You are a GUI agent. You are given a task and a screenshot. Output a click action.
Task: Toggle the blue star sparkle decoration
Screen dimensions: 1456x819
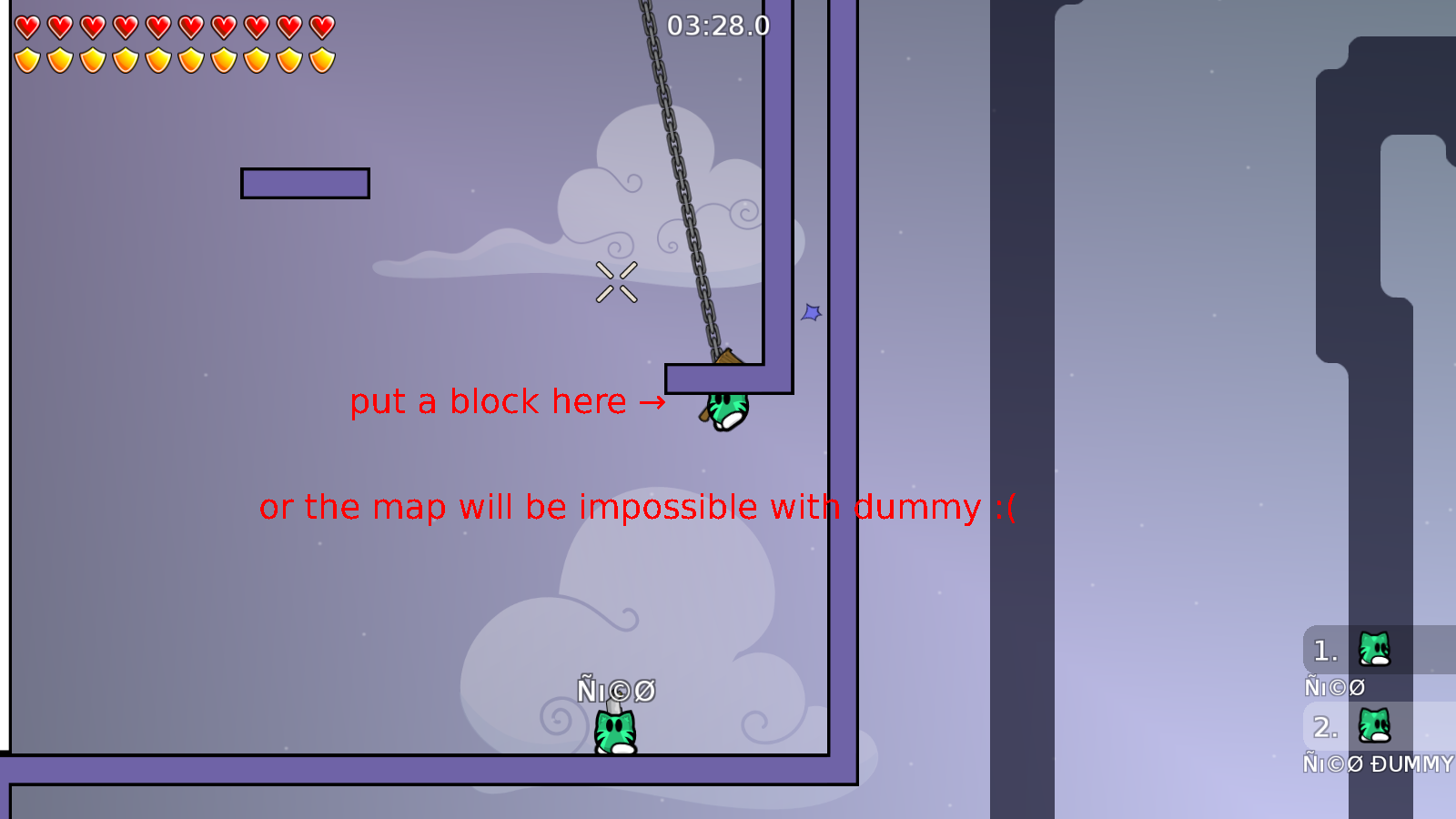pyautogui.click(x=811, y=314)
